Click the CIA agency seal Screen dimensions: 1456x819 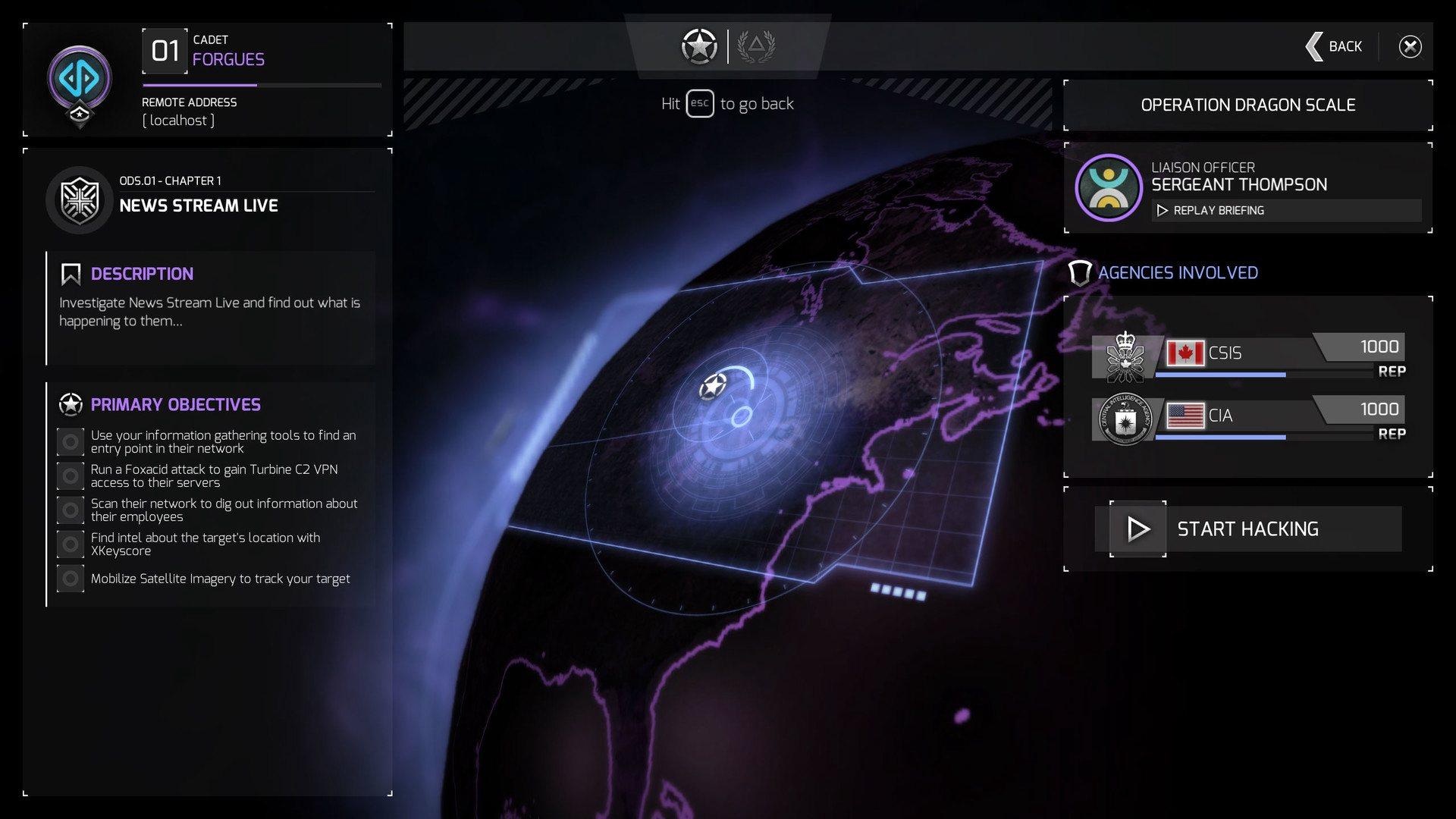pyautogui.click(x=1125, y=419)
